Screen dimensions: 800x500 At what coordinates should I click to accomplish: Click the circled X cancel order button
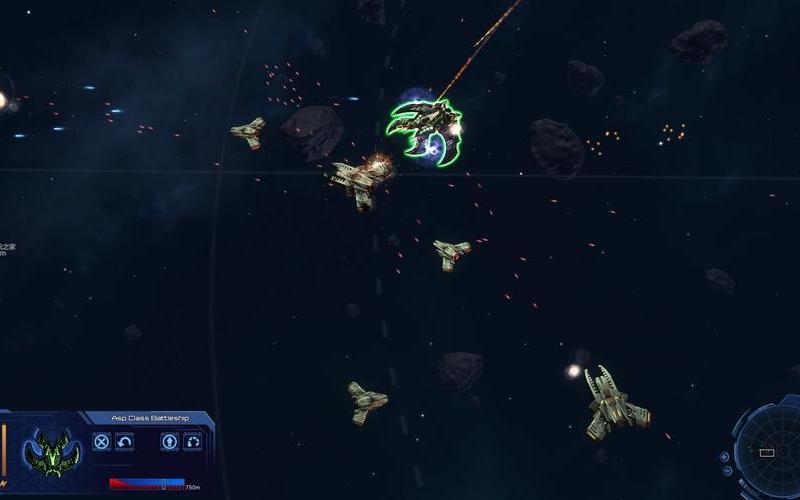[x=101, y=441]
